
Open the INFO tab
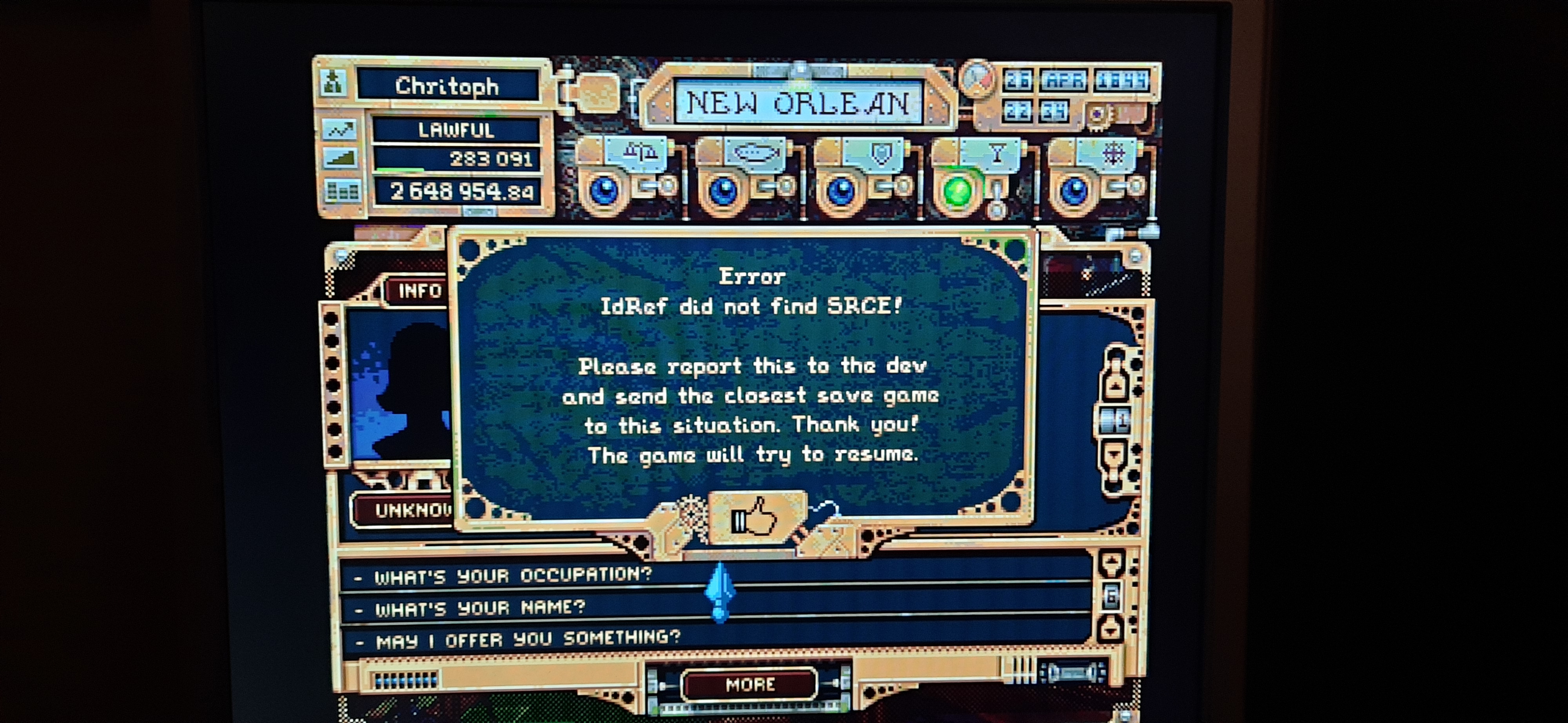coord(419,291)
